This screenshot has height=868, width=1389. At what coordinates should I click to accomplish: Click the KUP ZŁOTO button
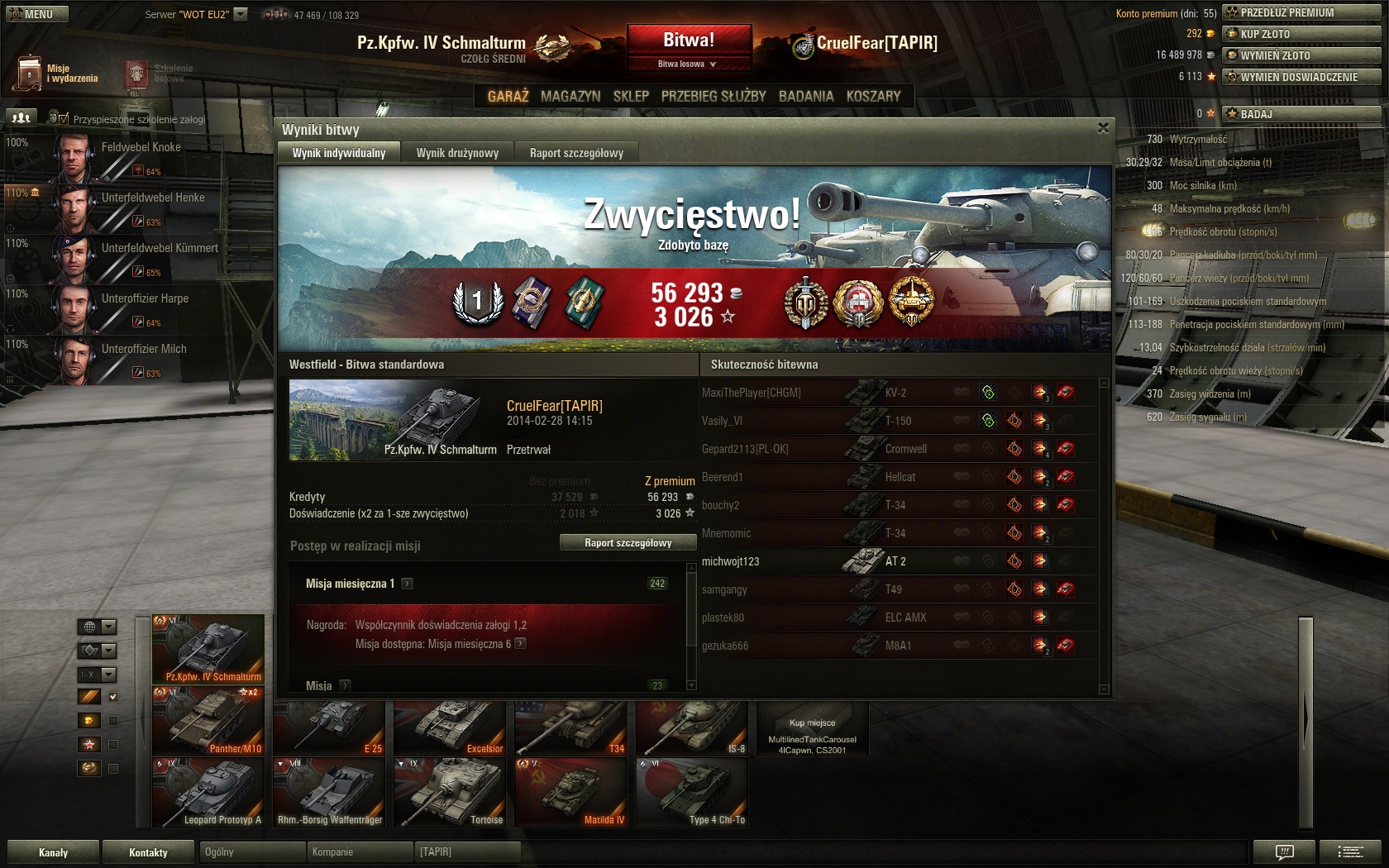pyautogui.click(x=1301, y=34)
